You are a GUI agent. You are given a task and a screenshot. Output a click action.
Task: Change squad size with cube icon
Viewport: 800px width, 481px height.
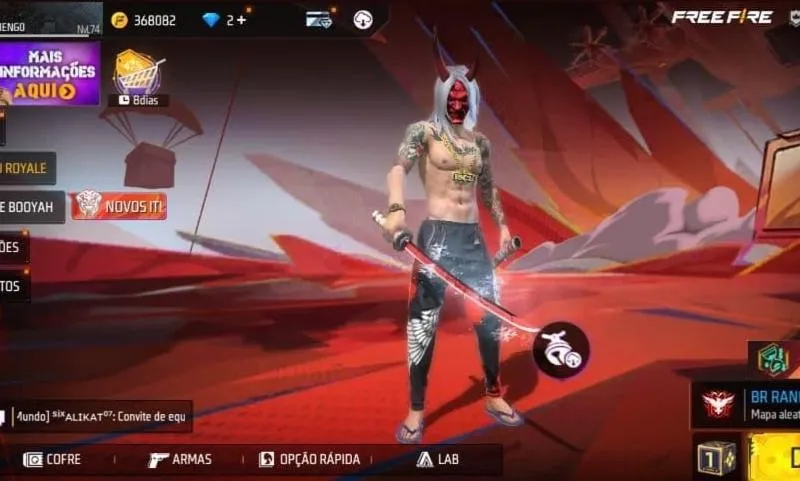(x=717, y=457)
